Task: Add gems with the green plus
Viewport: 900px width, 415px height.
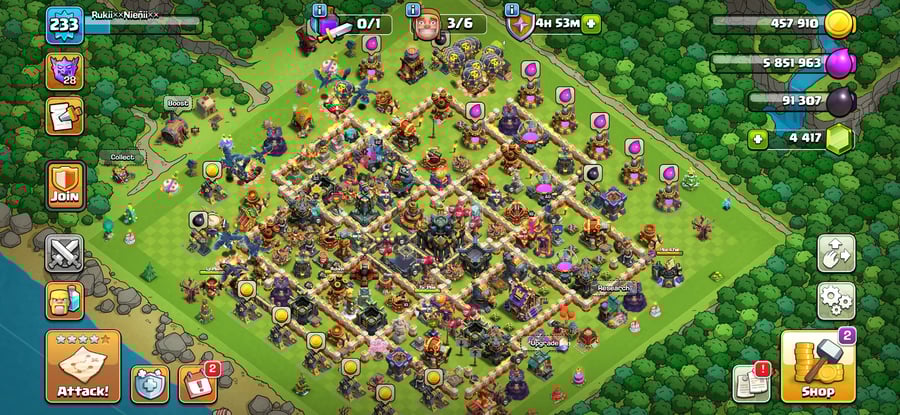Action: (758, 139)
